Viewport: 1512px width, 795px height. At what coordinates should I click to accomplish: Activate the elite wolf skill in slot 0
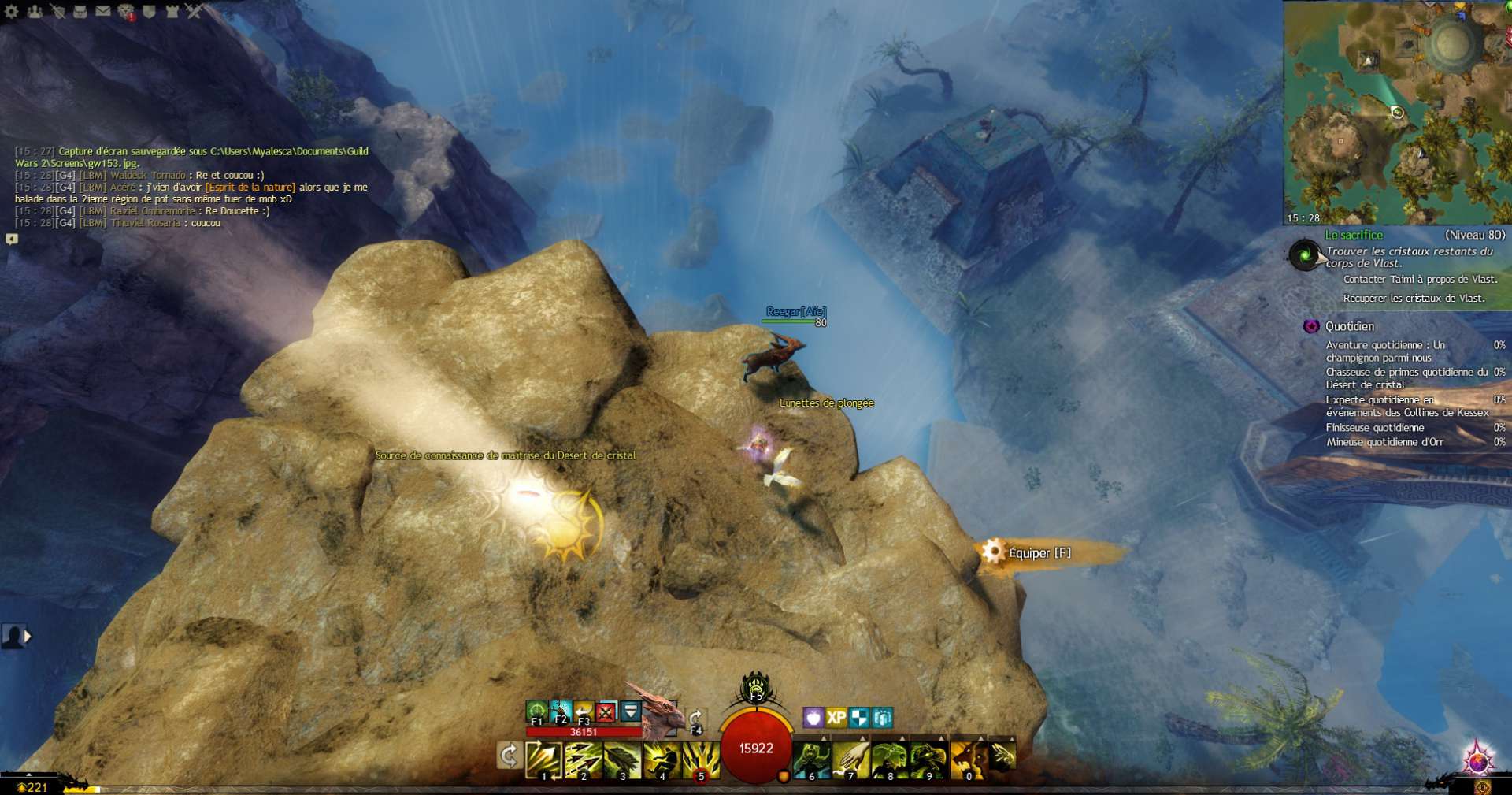[969, 759]
